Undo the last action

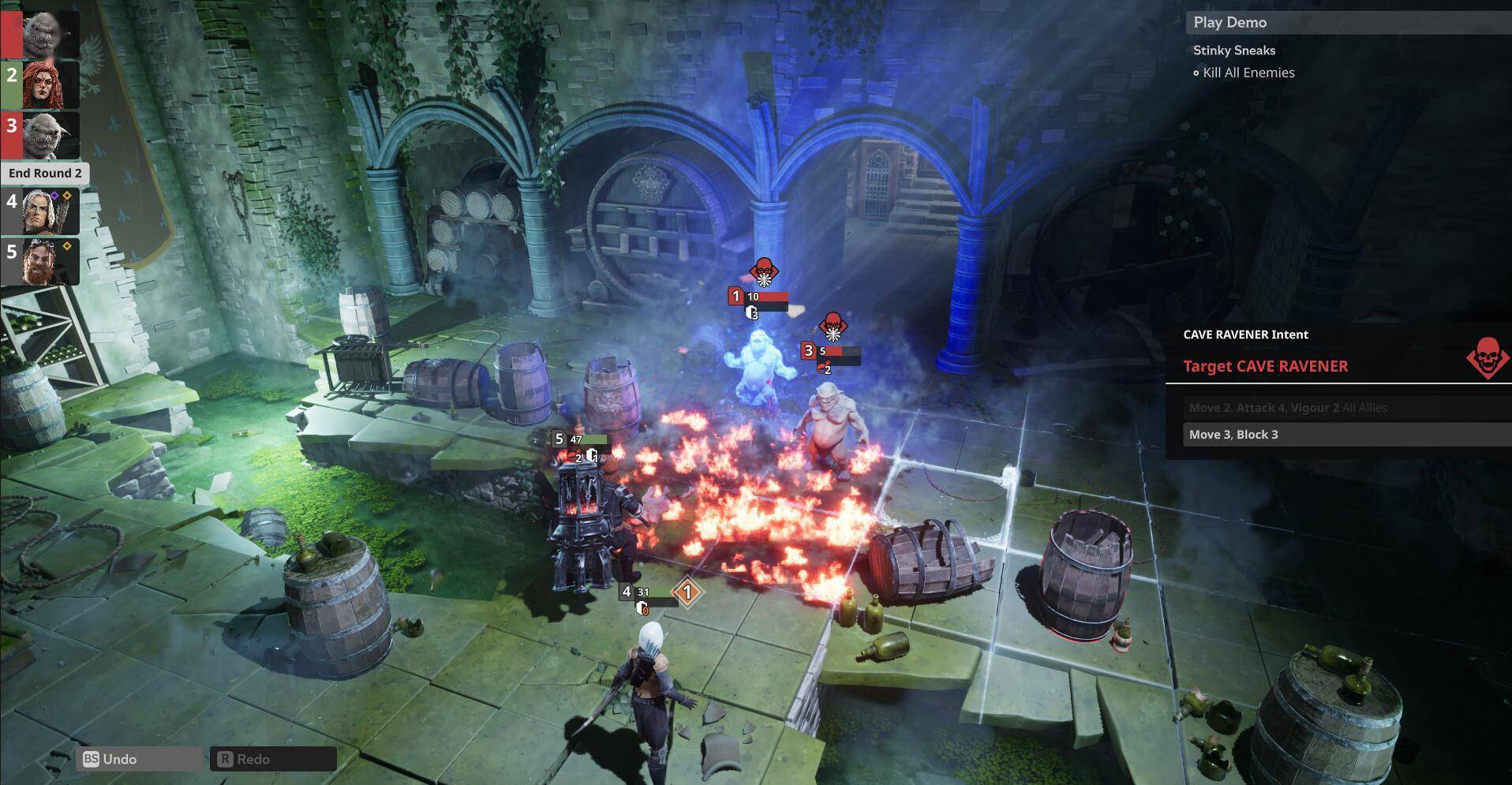coord(140,759)
